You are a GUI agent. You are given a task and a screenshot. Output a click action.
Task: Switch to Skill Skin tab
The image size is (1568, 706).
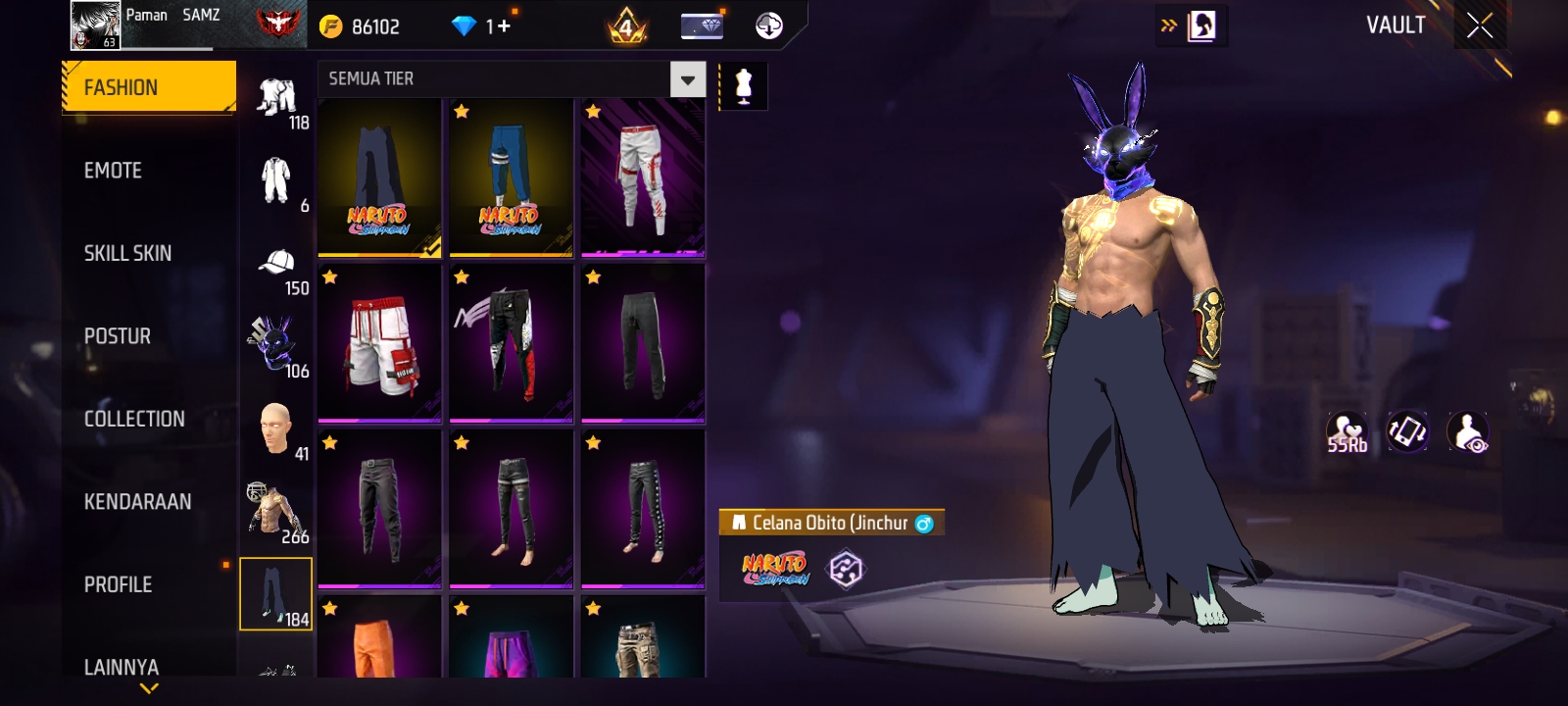(127, 253)
